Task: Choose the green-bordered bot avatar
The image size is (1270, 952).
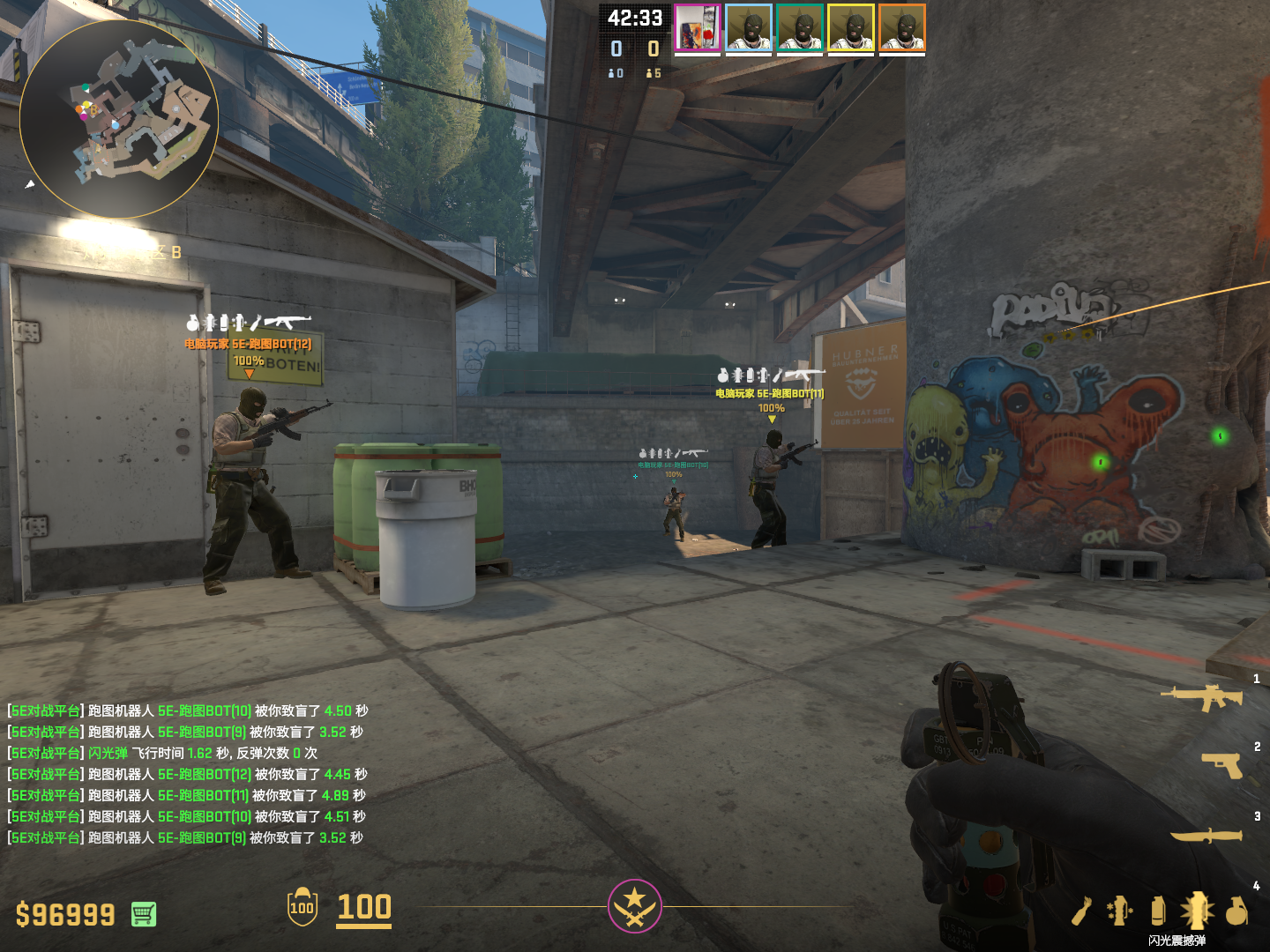Action: (800, 27)
